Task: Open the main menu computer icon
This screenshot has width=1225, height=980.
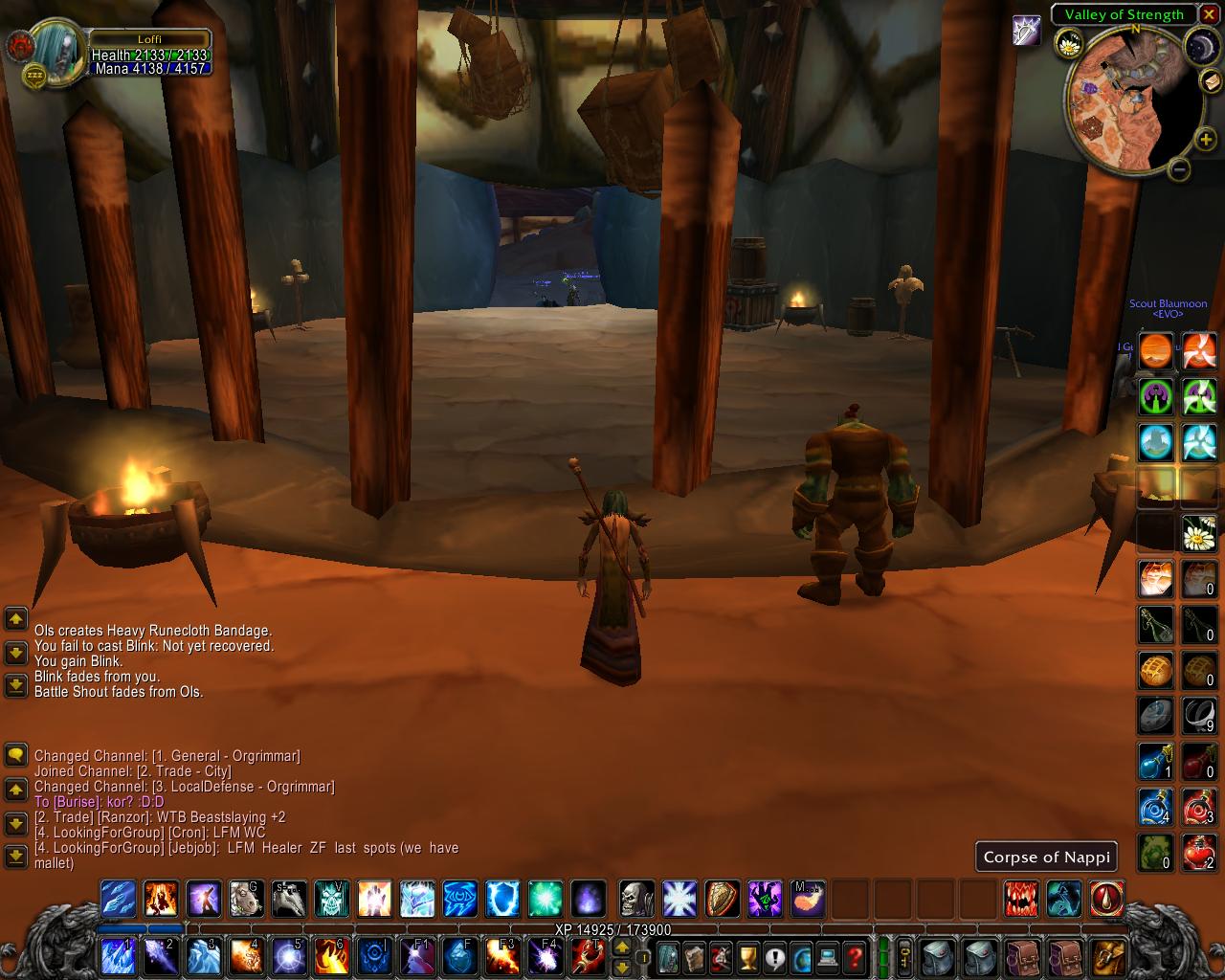Action: [828, 955]
